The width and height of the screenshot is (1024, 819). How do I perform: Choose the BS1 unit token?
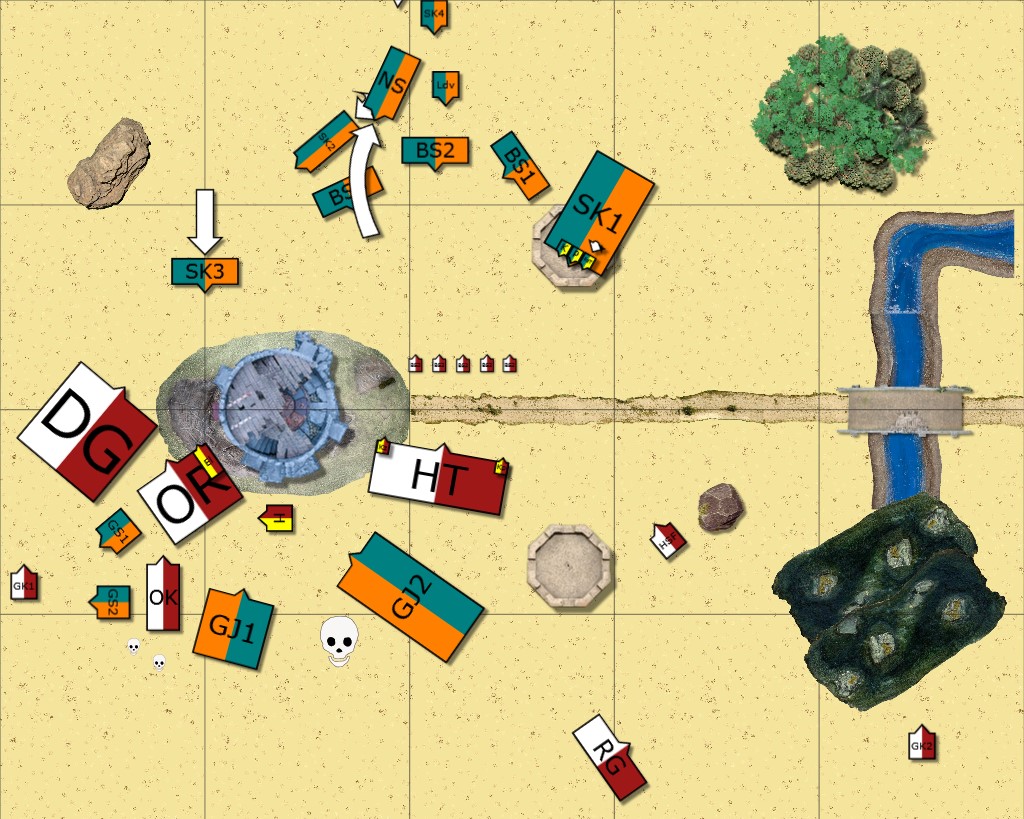pyautogui.click(x=520, y=165)
